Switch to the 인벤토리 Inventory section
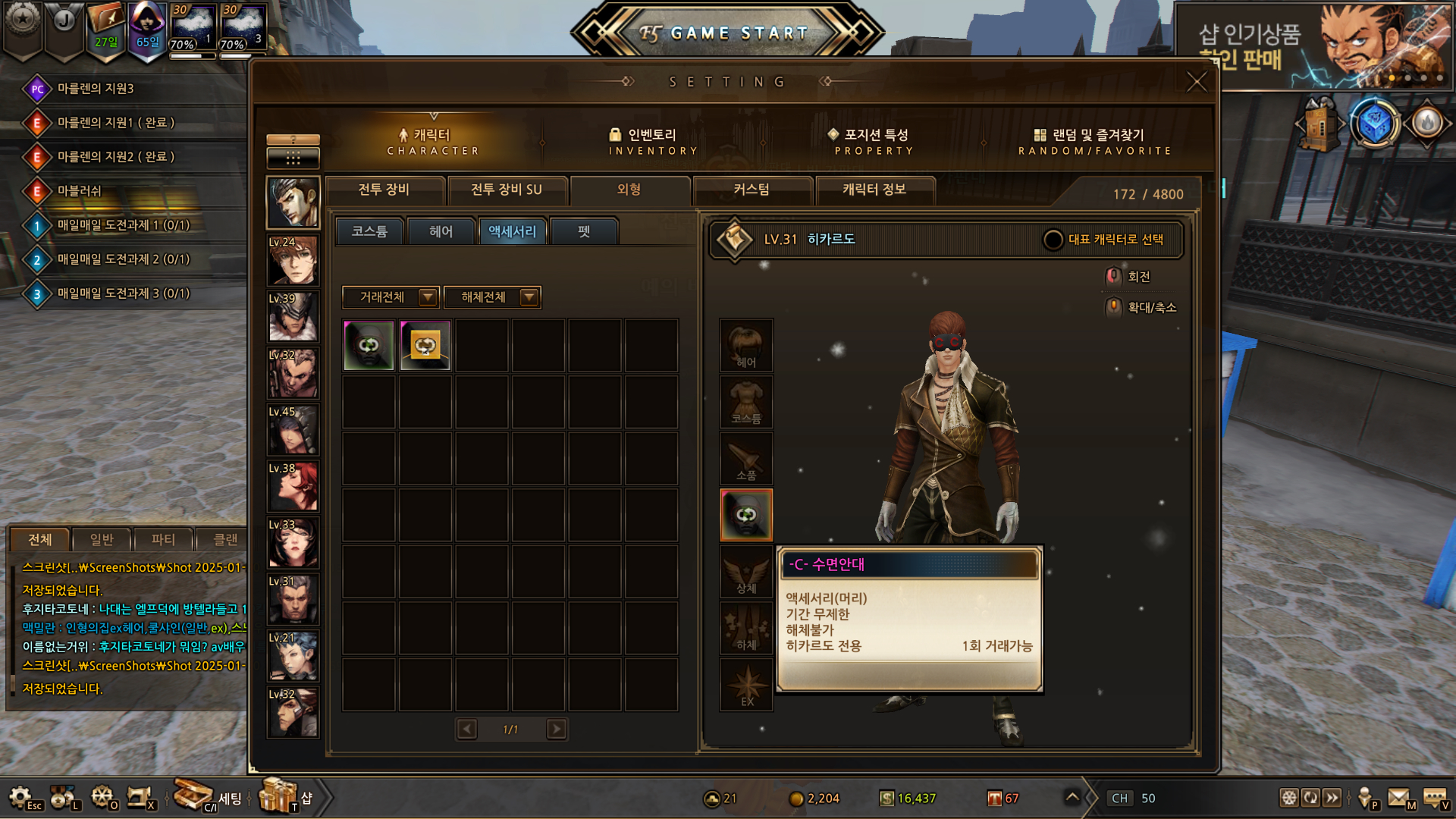Image resolution: width=1456 pixels, height=819 pixels. click(x=652, y=141)
